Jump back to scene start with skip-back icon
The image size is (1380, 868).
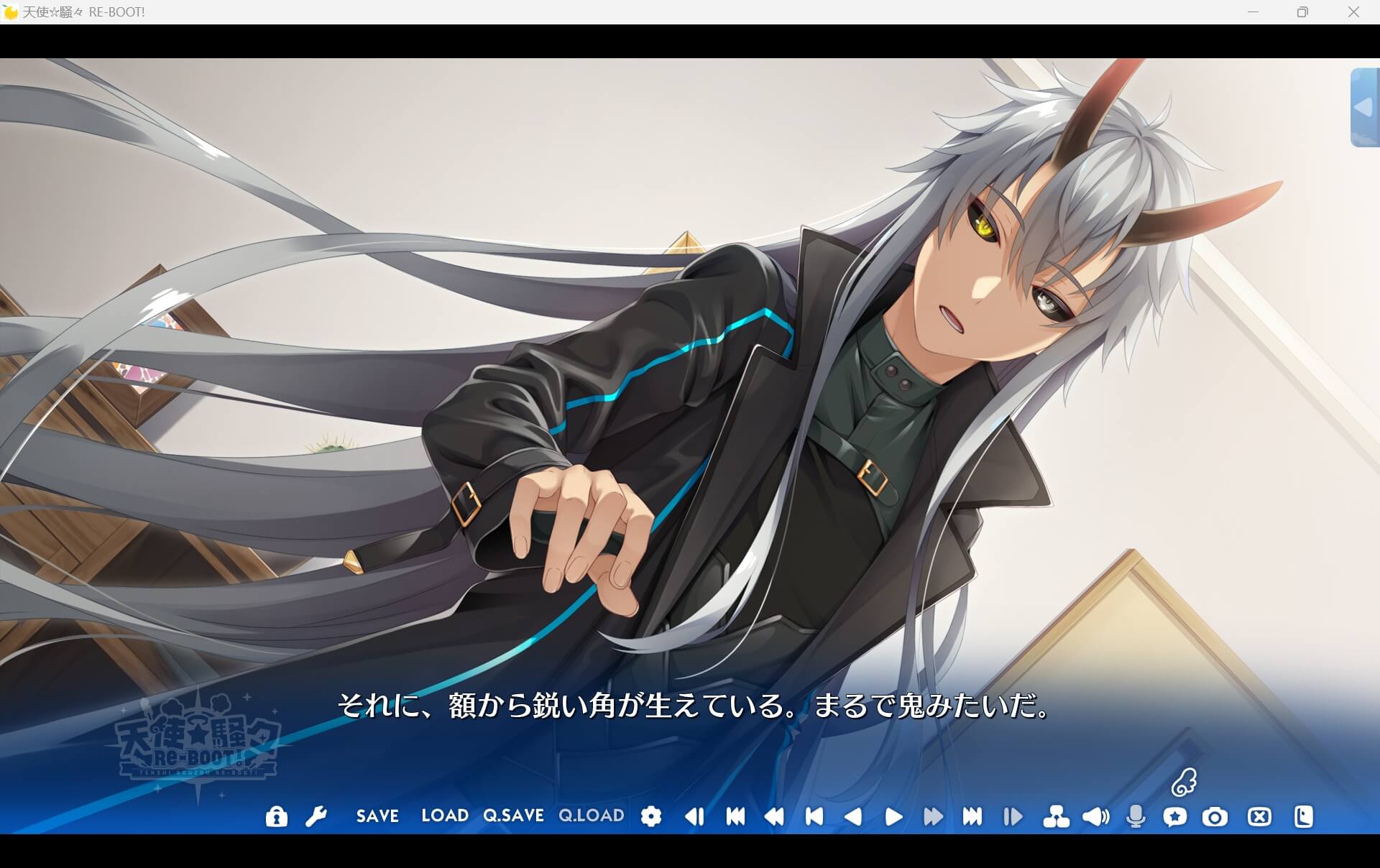pos(735,816)
